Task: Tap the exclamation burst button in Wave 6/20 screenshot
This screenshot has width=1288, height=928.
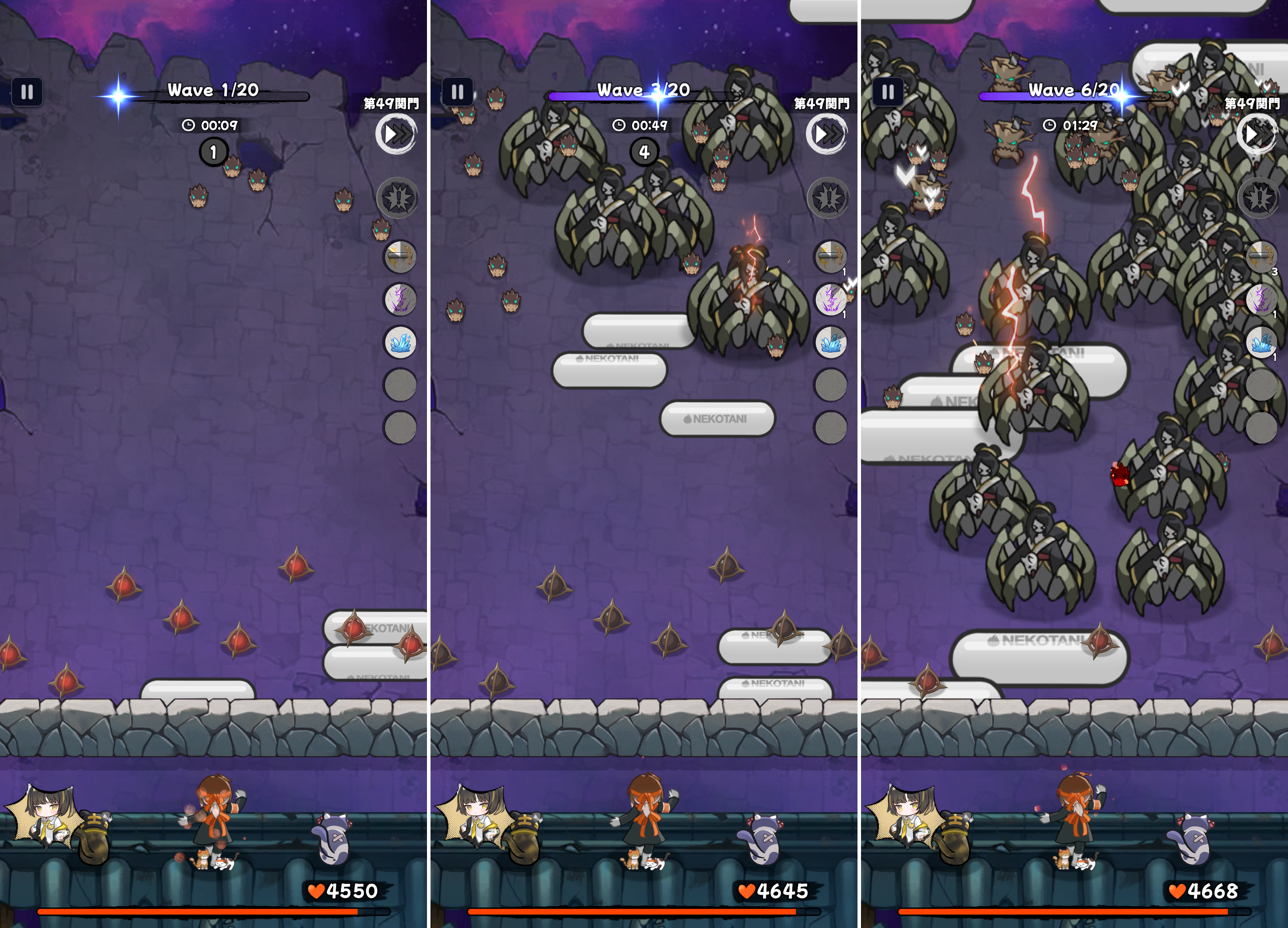Action: tap(1259, 198)
